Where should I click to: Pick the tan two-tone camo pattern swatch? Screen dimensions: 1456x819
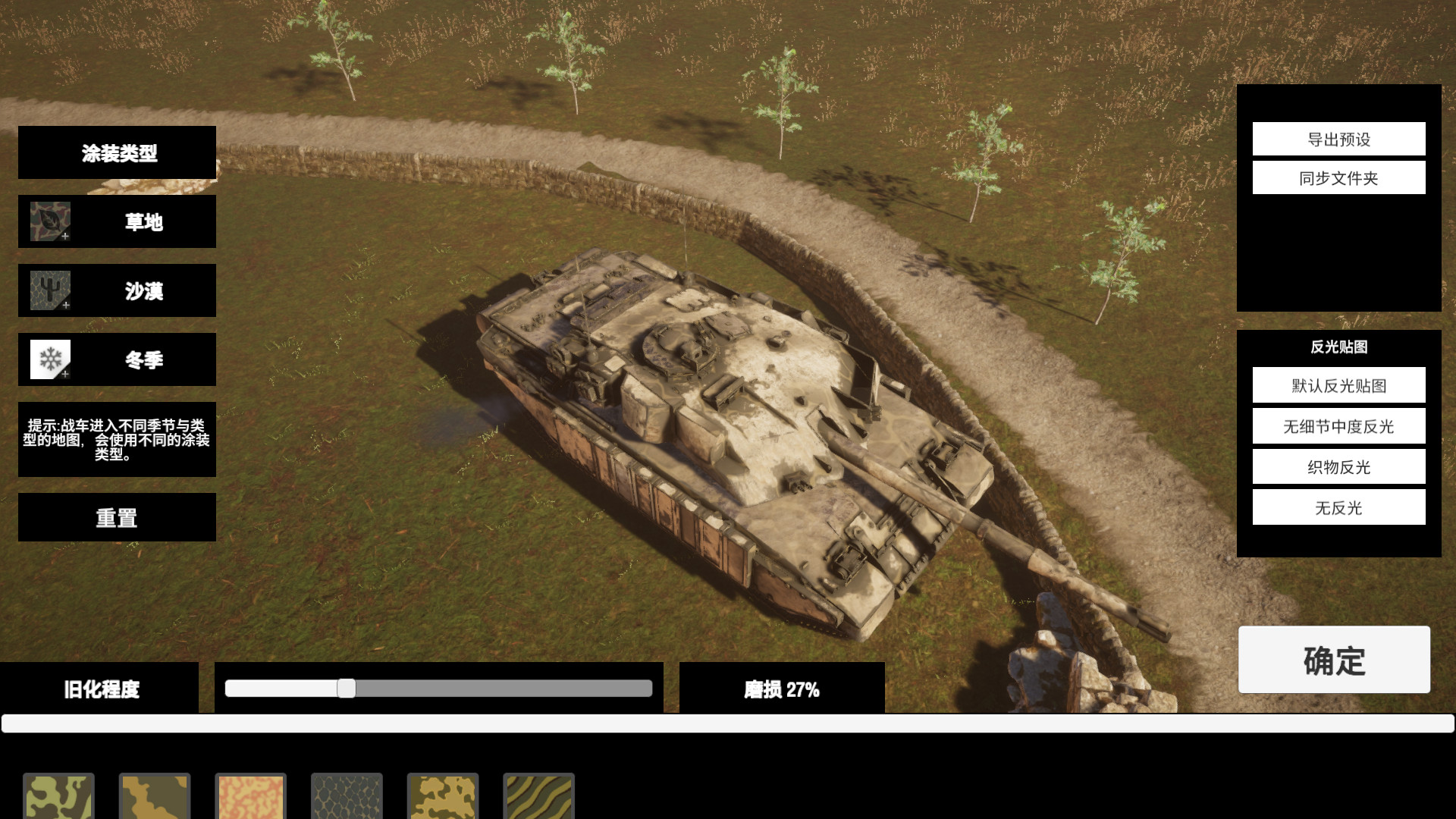pos(155,796)
